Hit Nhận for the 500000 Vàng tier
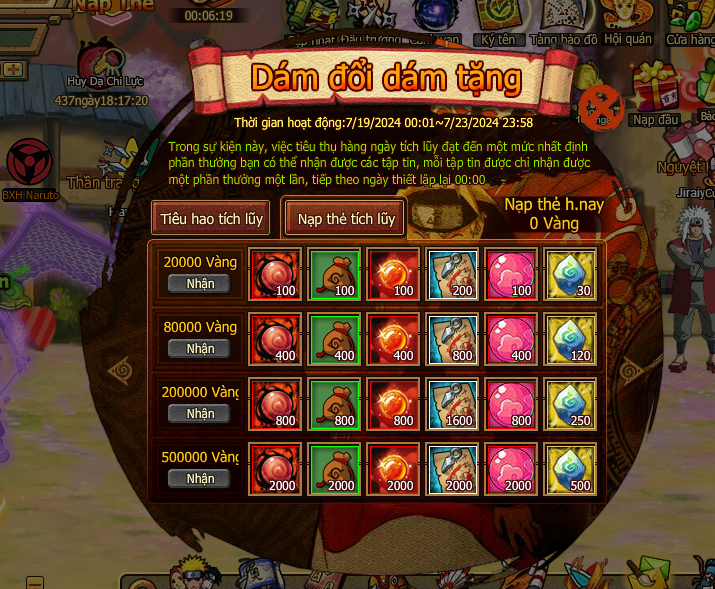Viewport: 715px width, 589px height. [200, 479]
